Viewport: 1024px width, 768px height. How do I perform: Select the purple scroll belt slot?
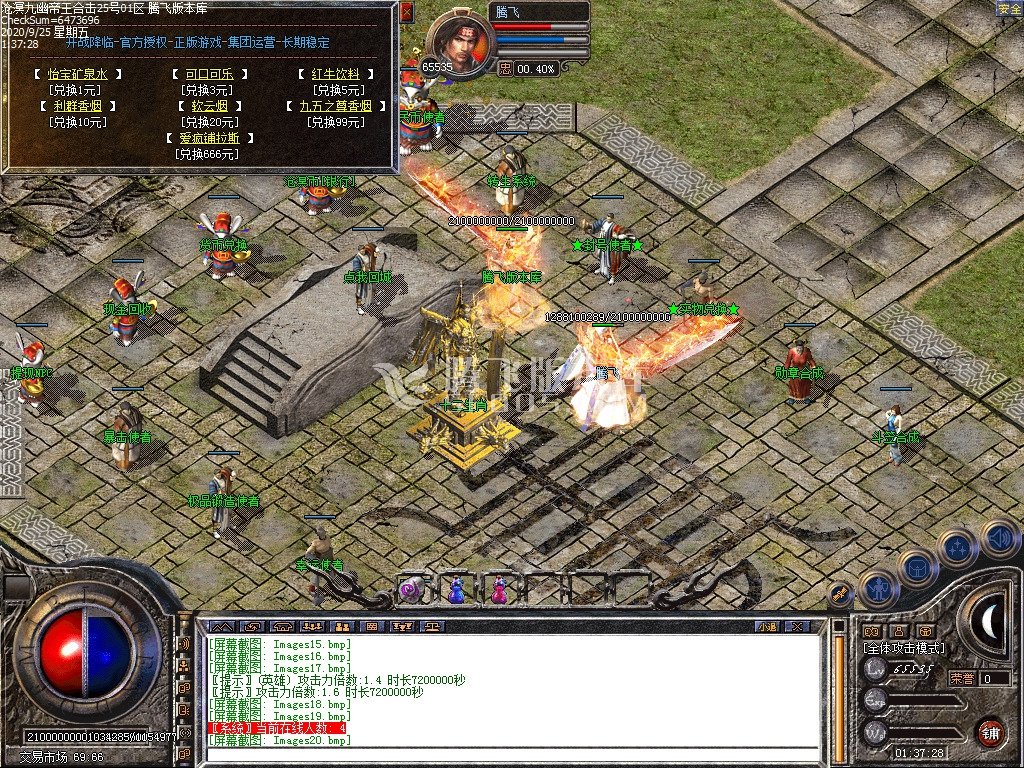click(411, 590)
